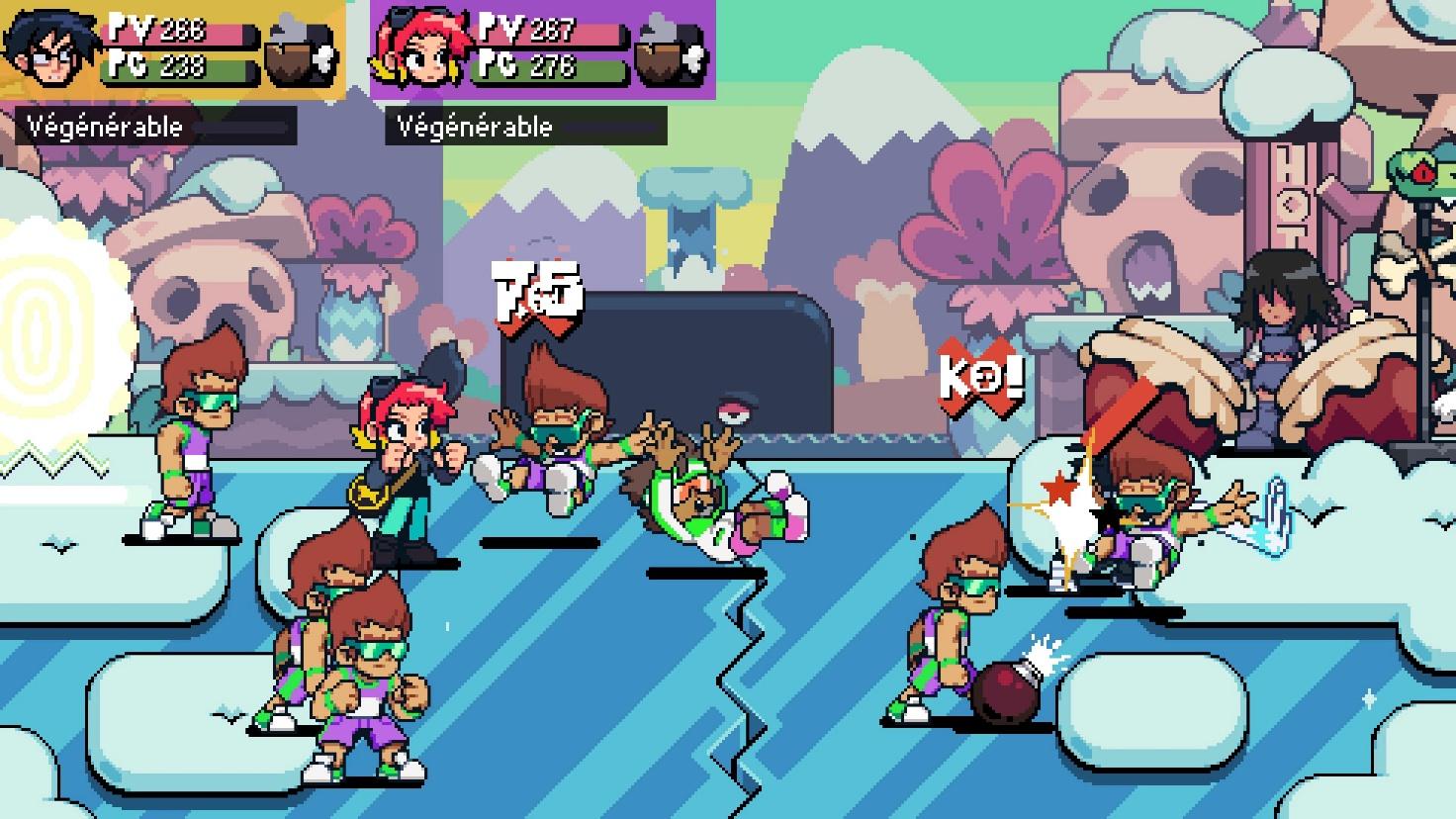
Task: Select the steaming cup item in the orange panel
Action: pyautogui.click(x=301, y=49)
